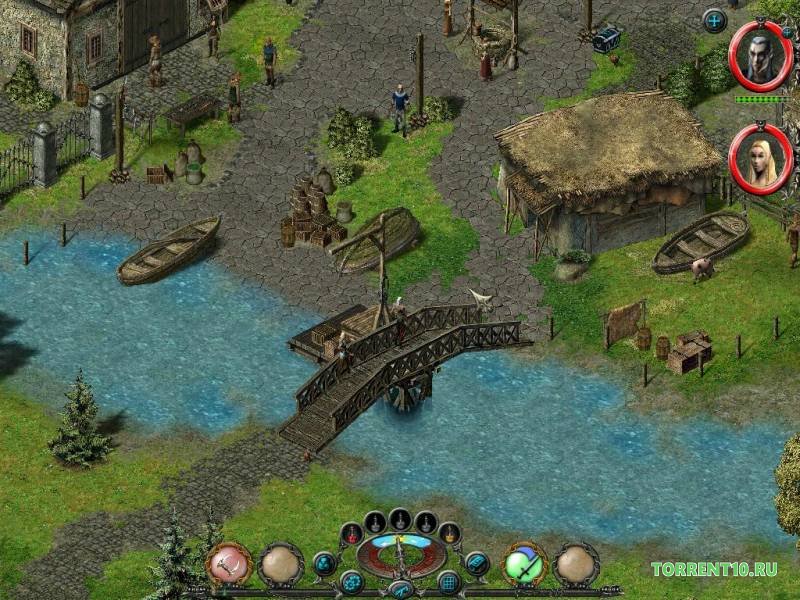Click the teal plus button near the portraits

point(714,19)
